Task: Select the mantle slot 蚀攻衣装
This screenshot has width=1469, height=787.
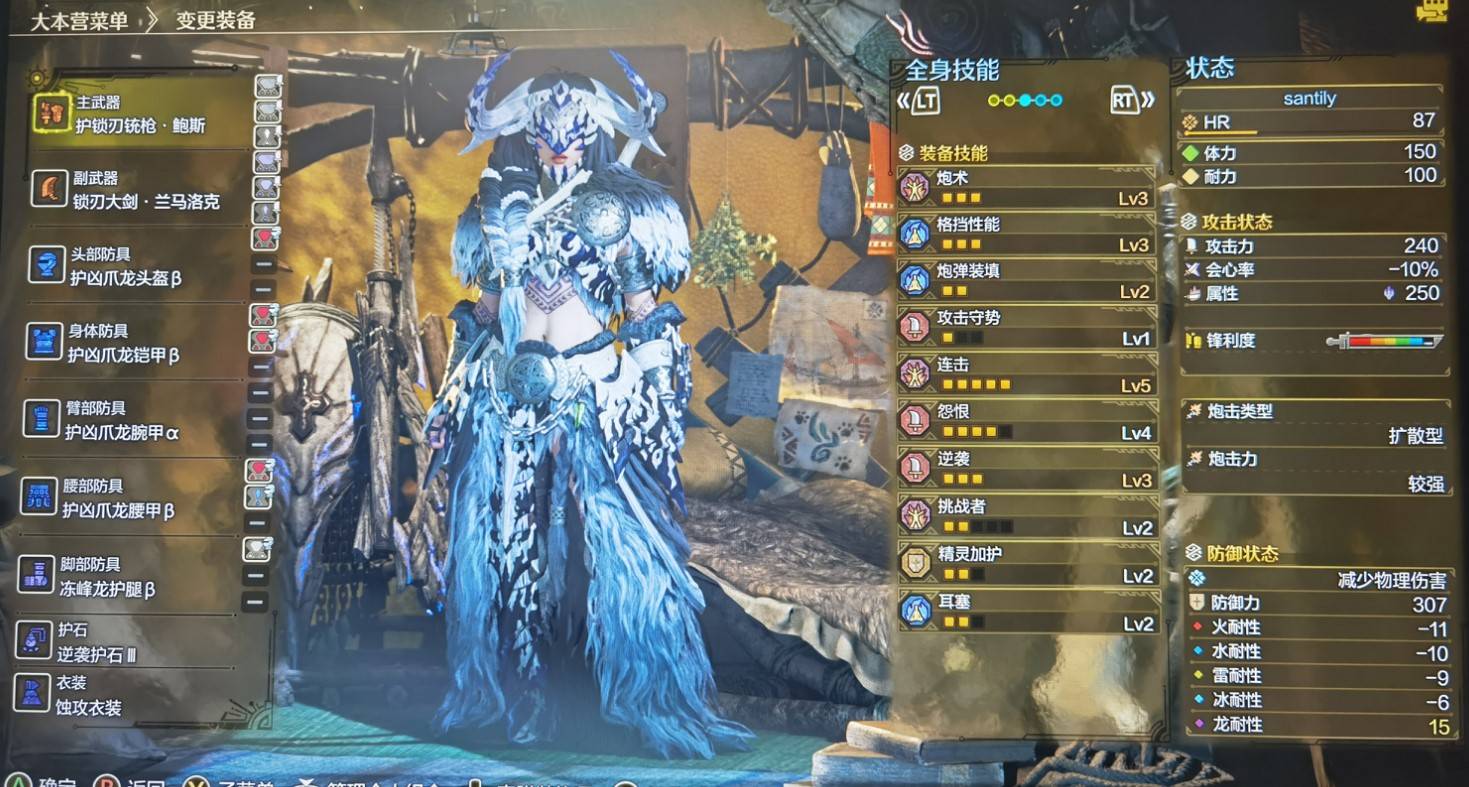Action: 100,696
